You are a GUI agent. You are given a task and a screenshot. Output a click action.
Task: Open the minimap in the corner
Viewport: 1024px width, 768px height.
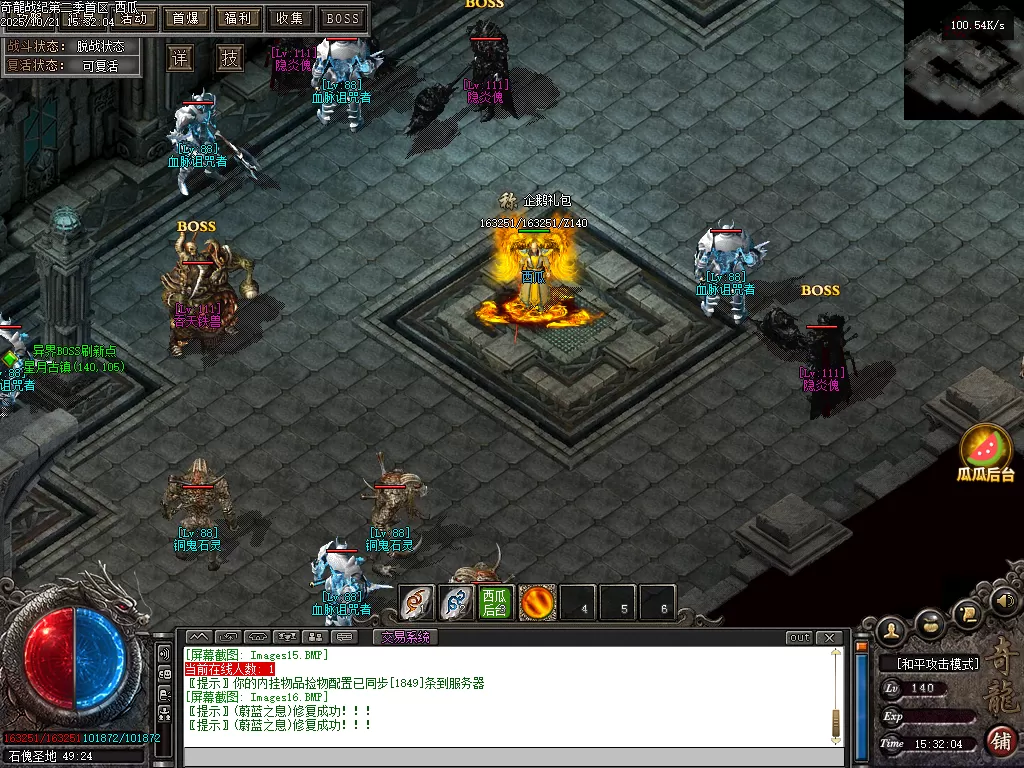click(x=963, y=60)
